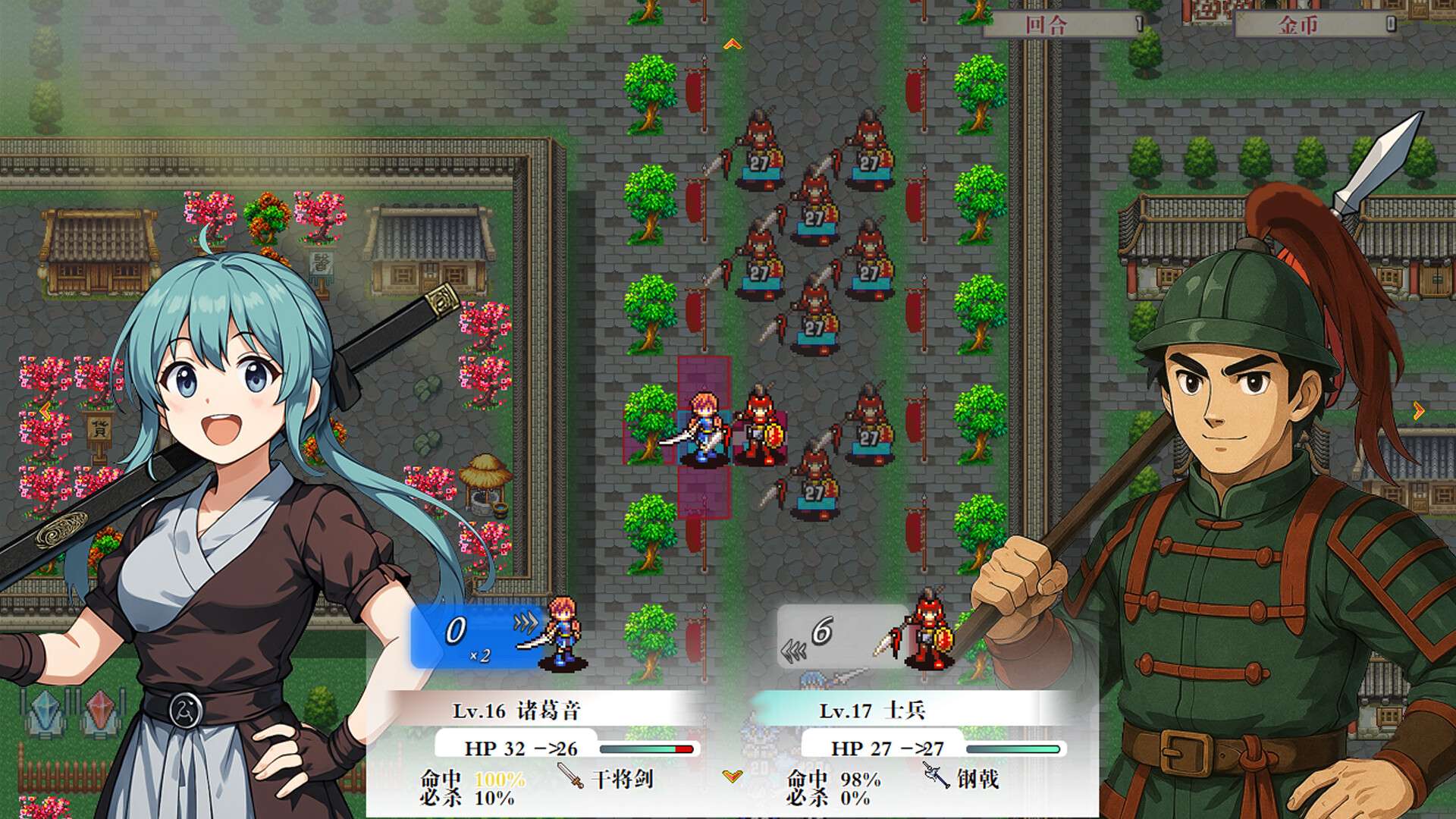The image size is (1456, 819).
Task: Click the orange down arrow to scroll the map
Action: click(x=732, y=775)
